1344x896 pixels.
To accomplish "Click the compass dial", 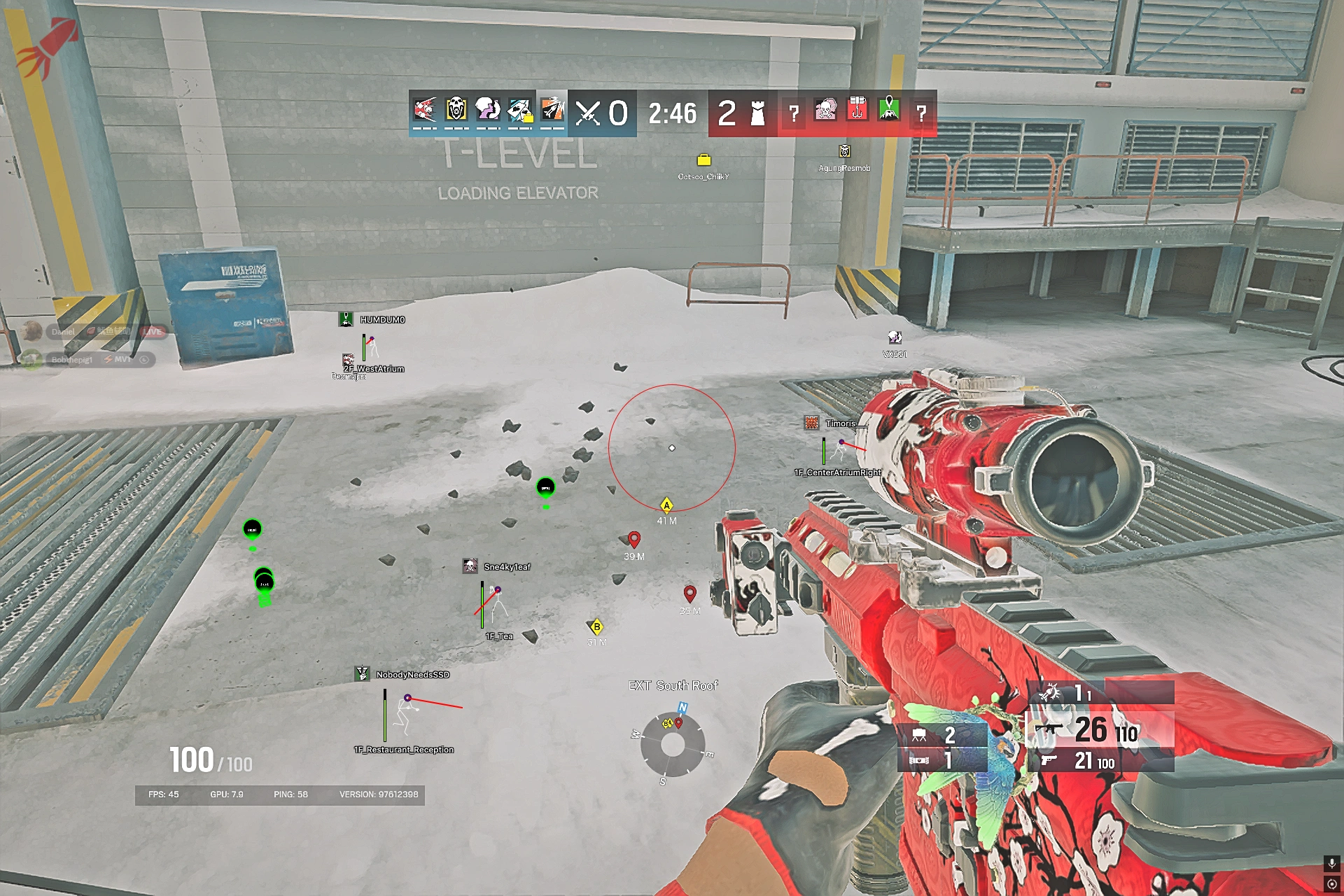I will click(x=672, y=744).
